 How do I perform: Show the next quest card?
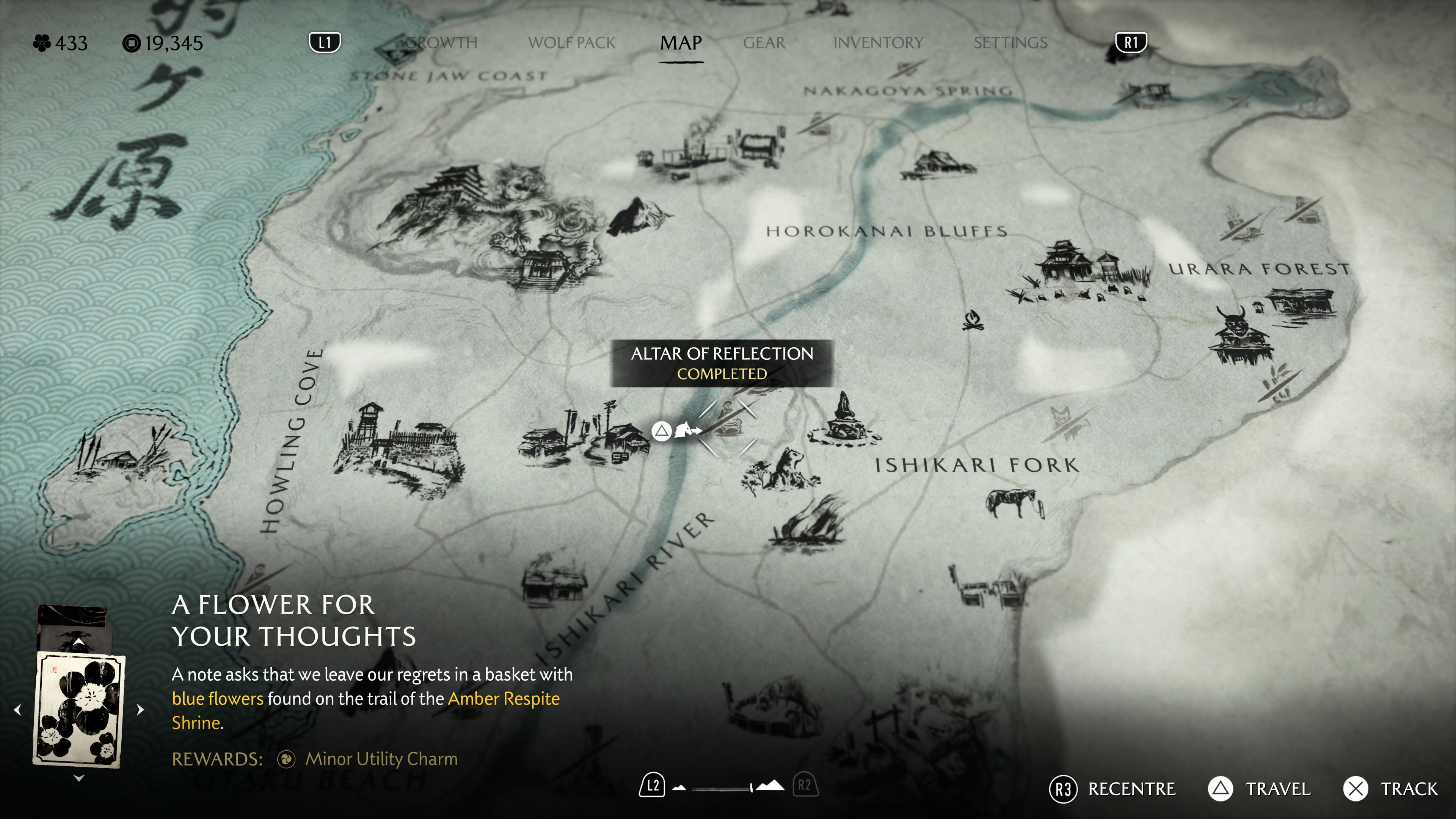[140, 709]
